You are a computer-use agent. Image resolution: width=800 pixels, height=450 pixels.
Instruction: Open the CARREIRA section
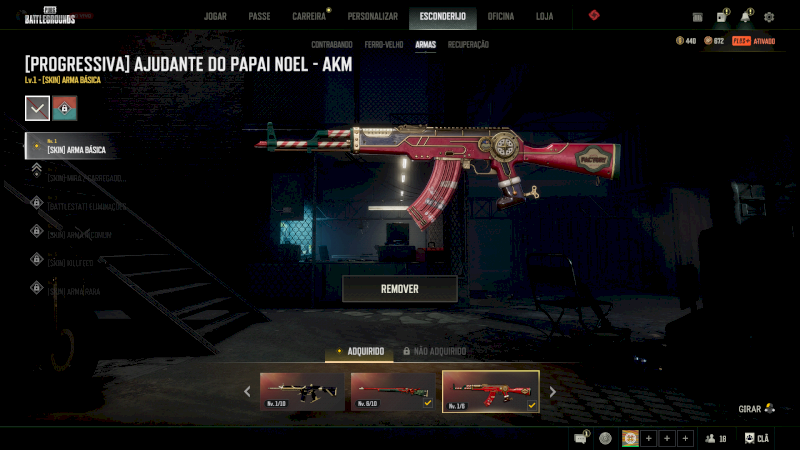pos(309,16)
